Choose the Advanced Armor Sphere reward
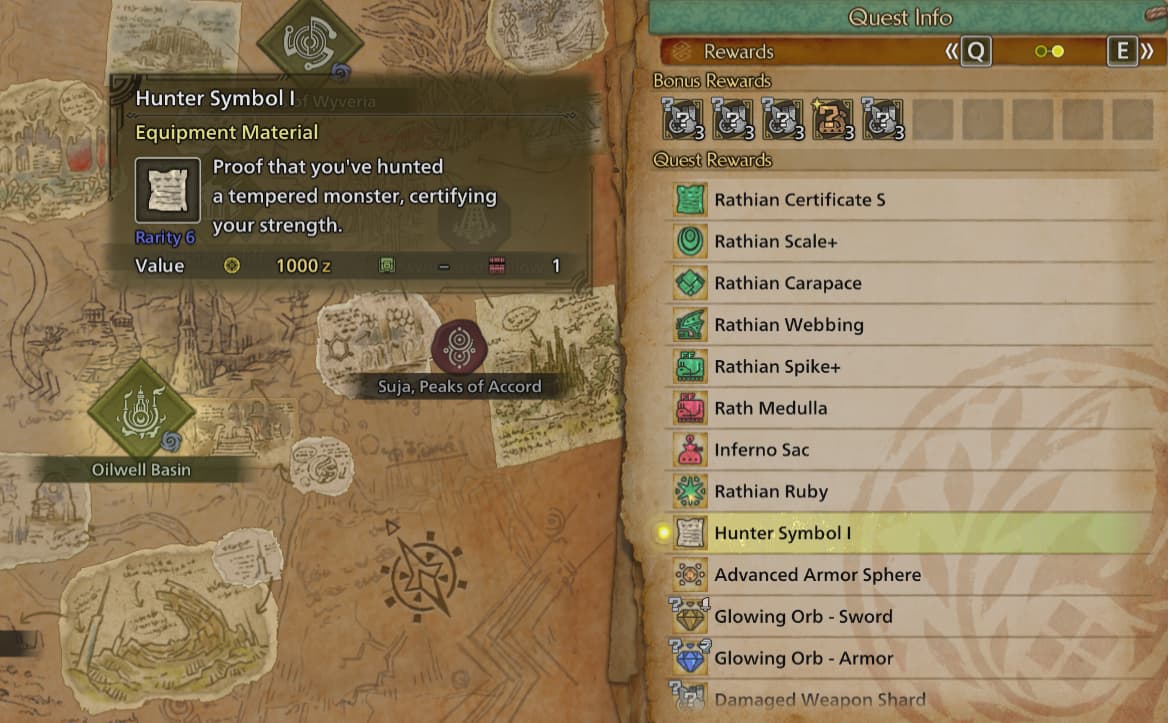This screenshot has height=723, width=1168. coord(817,575)
